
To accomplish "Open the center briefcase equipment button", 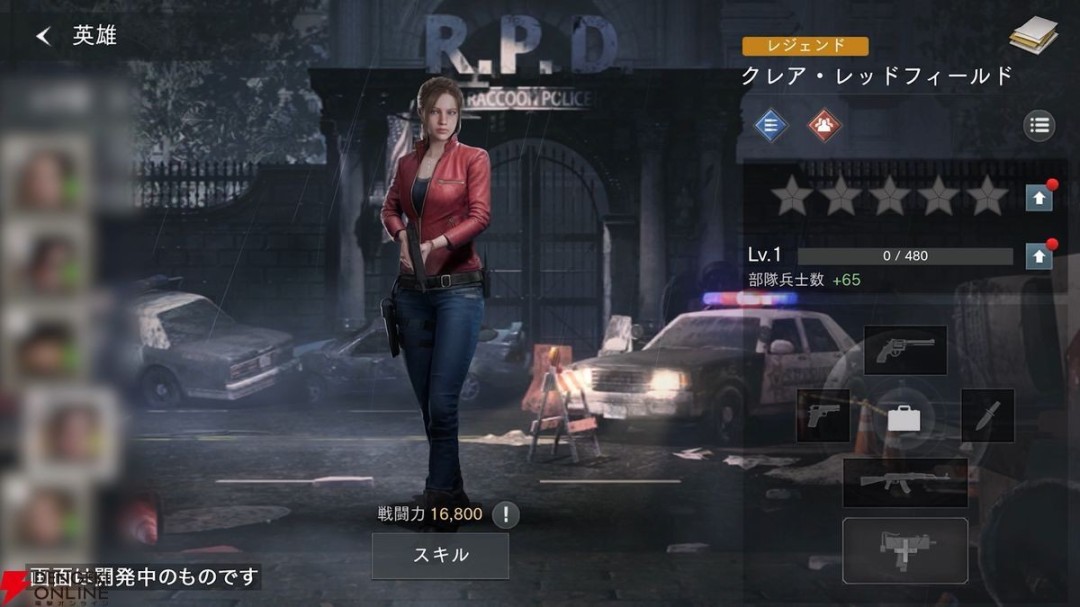I will [904, 418].
